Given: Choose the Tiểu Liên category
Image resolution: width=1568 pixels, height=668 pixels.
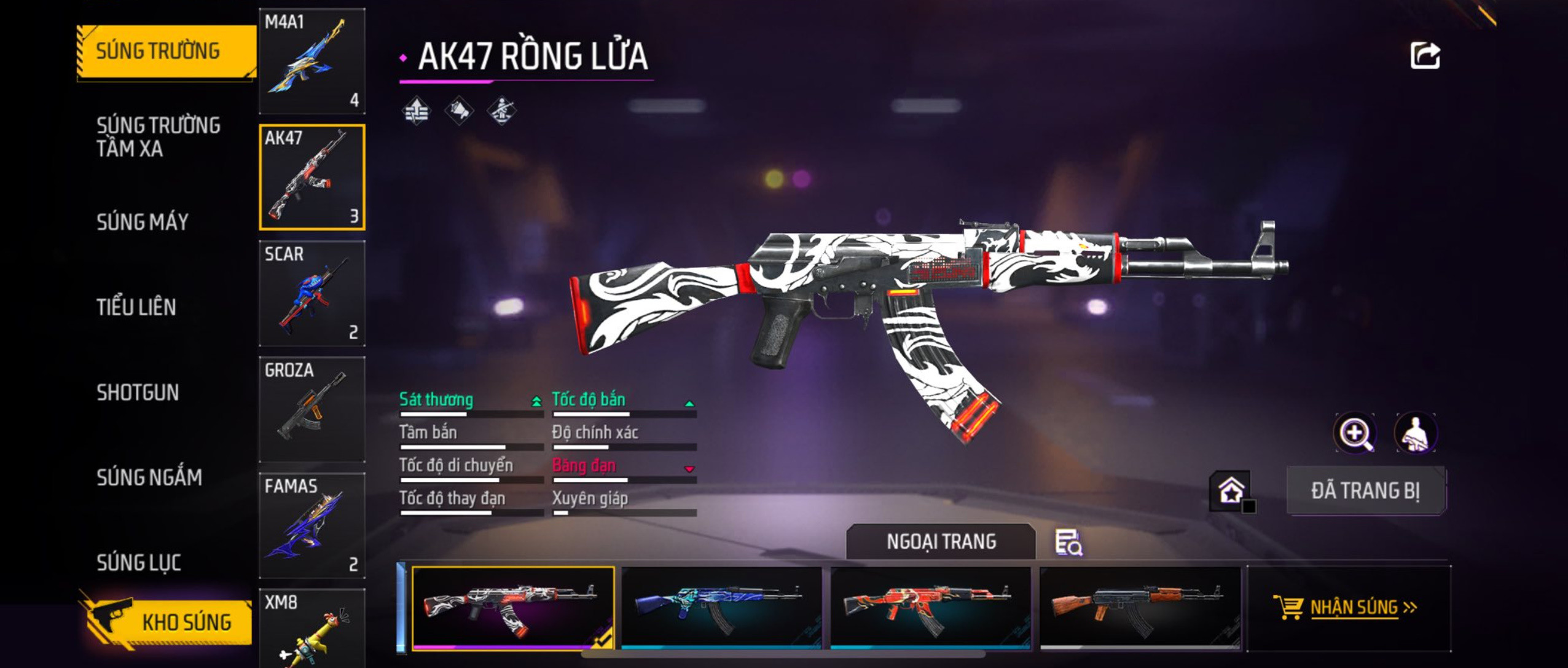Looking at the screenshot, I should click(136, 307).
